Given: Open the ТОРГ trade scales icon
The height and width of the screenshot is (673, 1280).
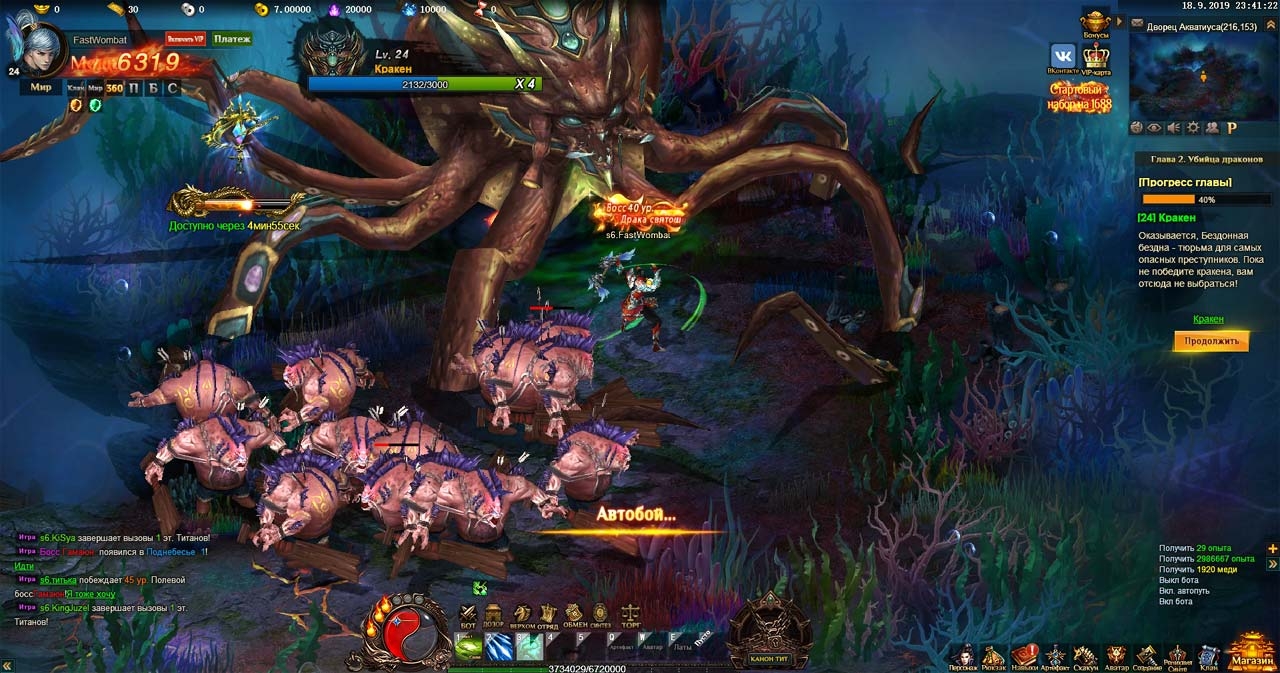Looking at the screenshot, I should click(631, 614).
